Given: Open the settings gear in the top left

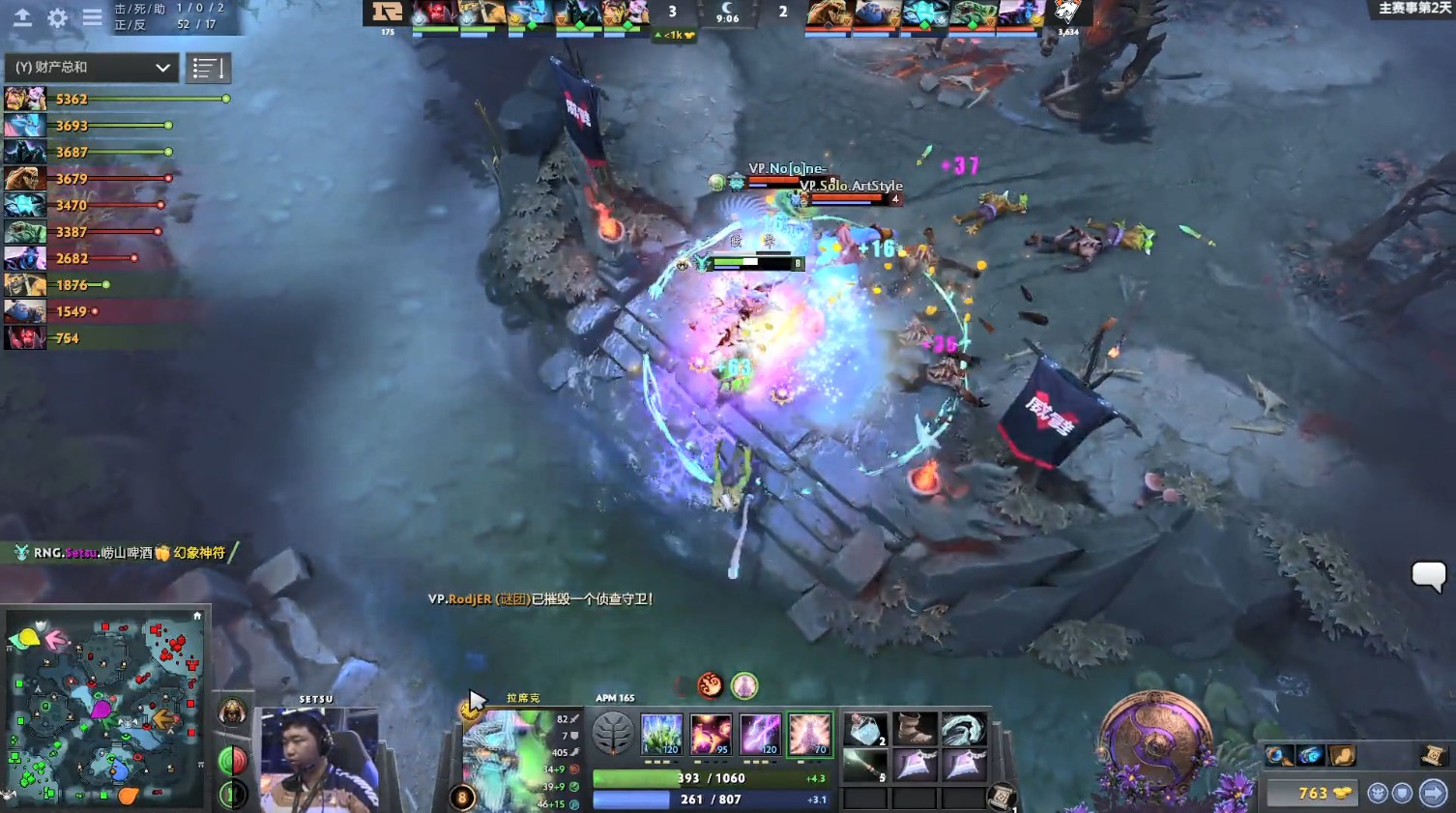Looking at the screenshot, I should pyautogui.click(x=57, y=16).
